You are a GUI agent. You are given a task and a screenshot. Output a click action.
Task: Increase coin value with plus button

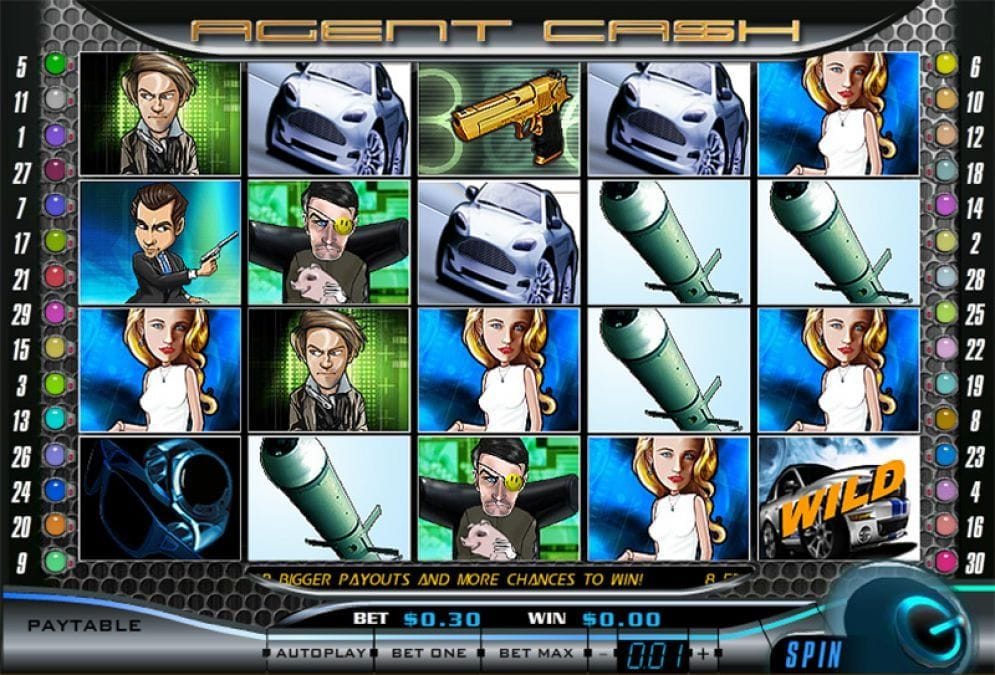704,654
